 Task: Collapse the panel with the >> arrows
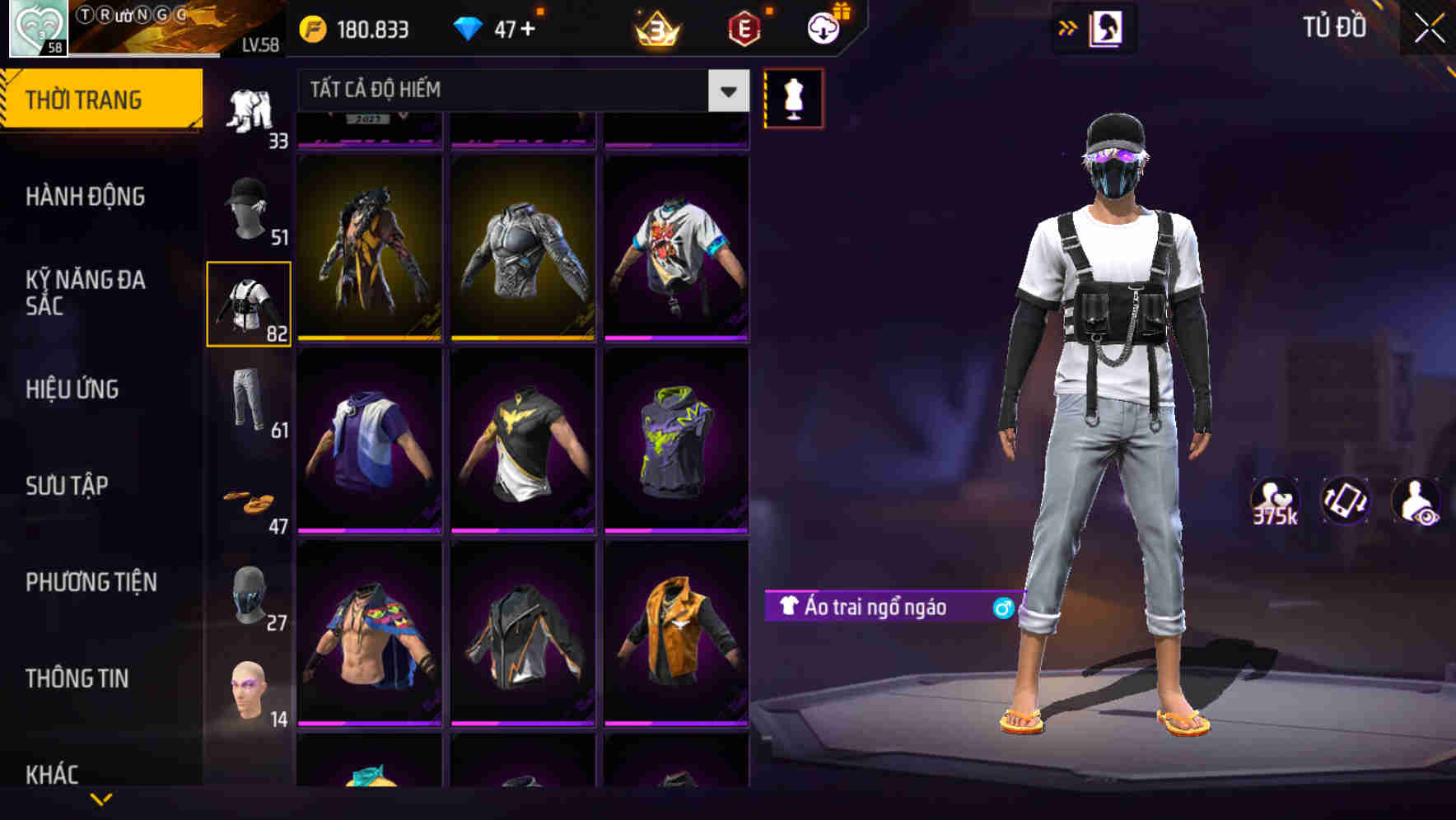(x=1068, y=27)
